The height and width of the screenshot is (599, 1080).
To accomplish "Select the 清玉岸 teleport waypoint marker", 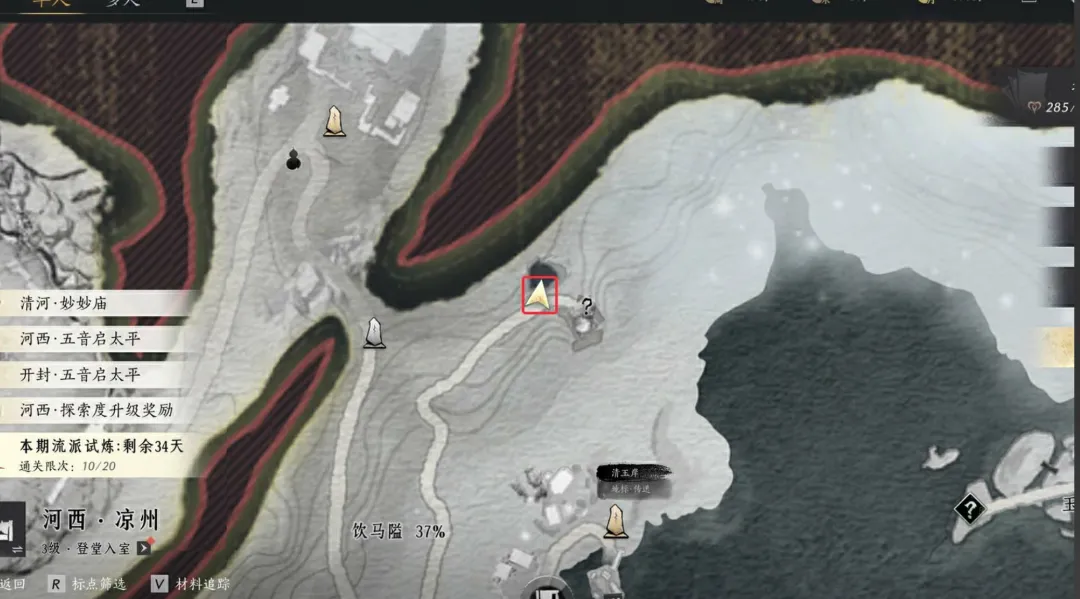I will 616,520.
